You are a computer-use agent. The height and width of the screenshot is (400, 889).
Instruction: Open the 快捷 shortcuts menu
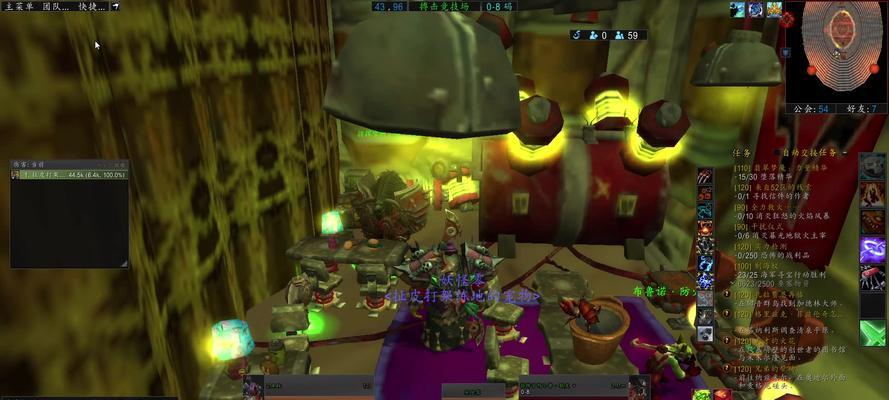88,6
